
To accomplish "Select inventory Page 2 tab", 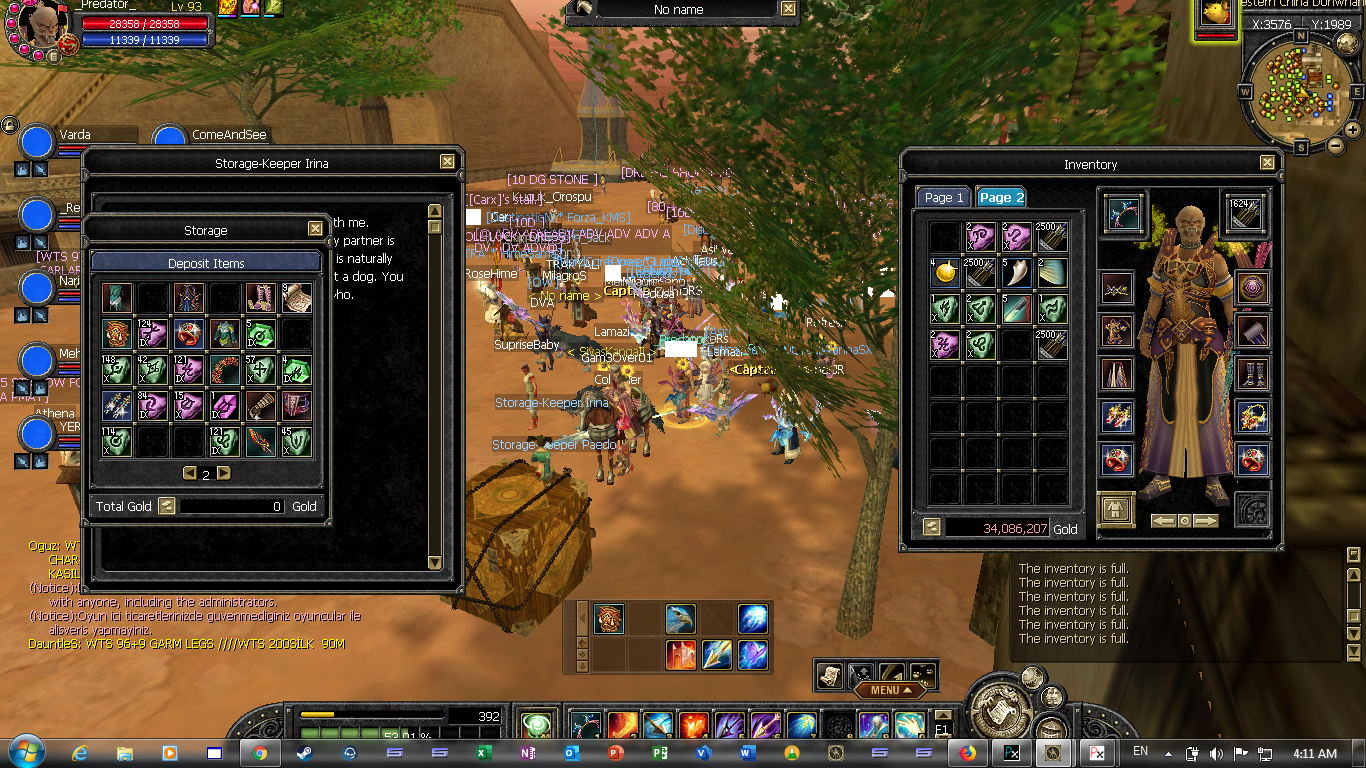I will click(x=1001, y=197).
